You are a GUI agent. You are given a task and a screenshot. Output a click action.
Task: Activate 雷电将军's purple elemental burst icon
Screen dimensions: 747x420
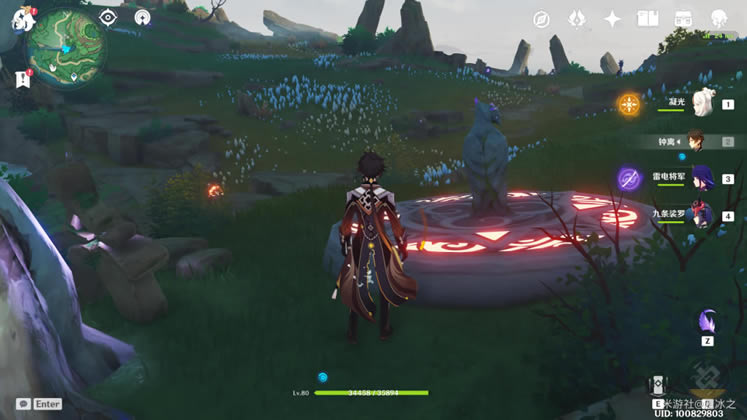(628, 179)
